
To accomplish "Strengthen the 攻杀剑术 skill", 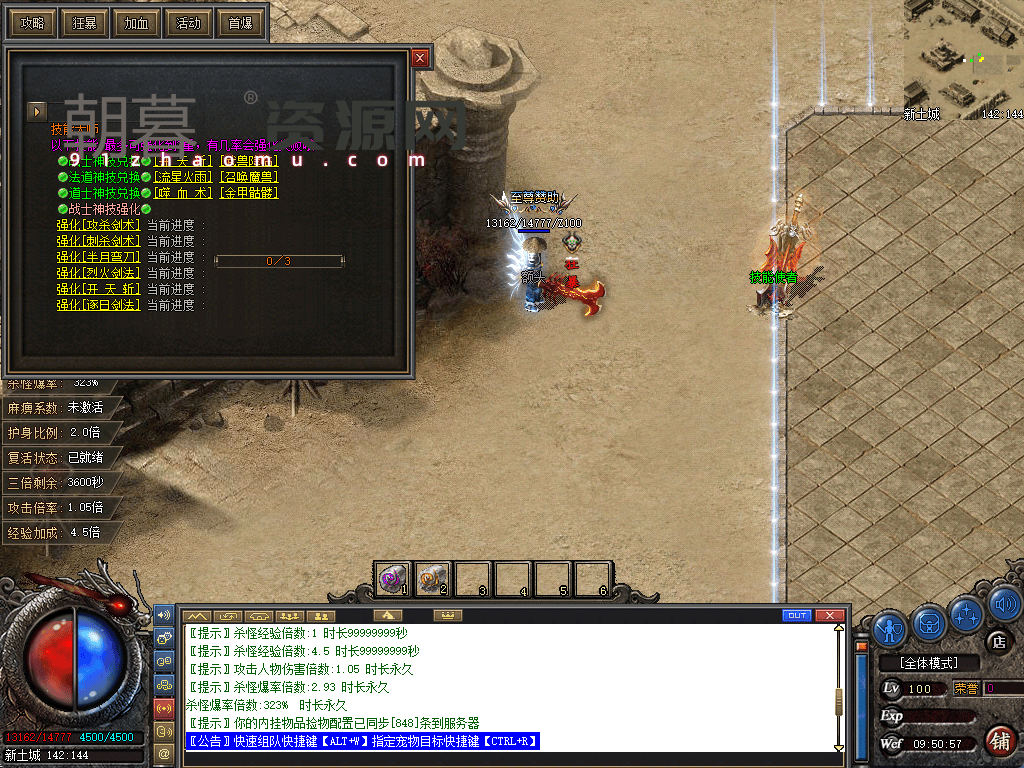I will 98,225.
